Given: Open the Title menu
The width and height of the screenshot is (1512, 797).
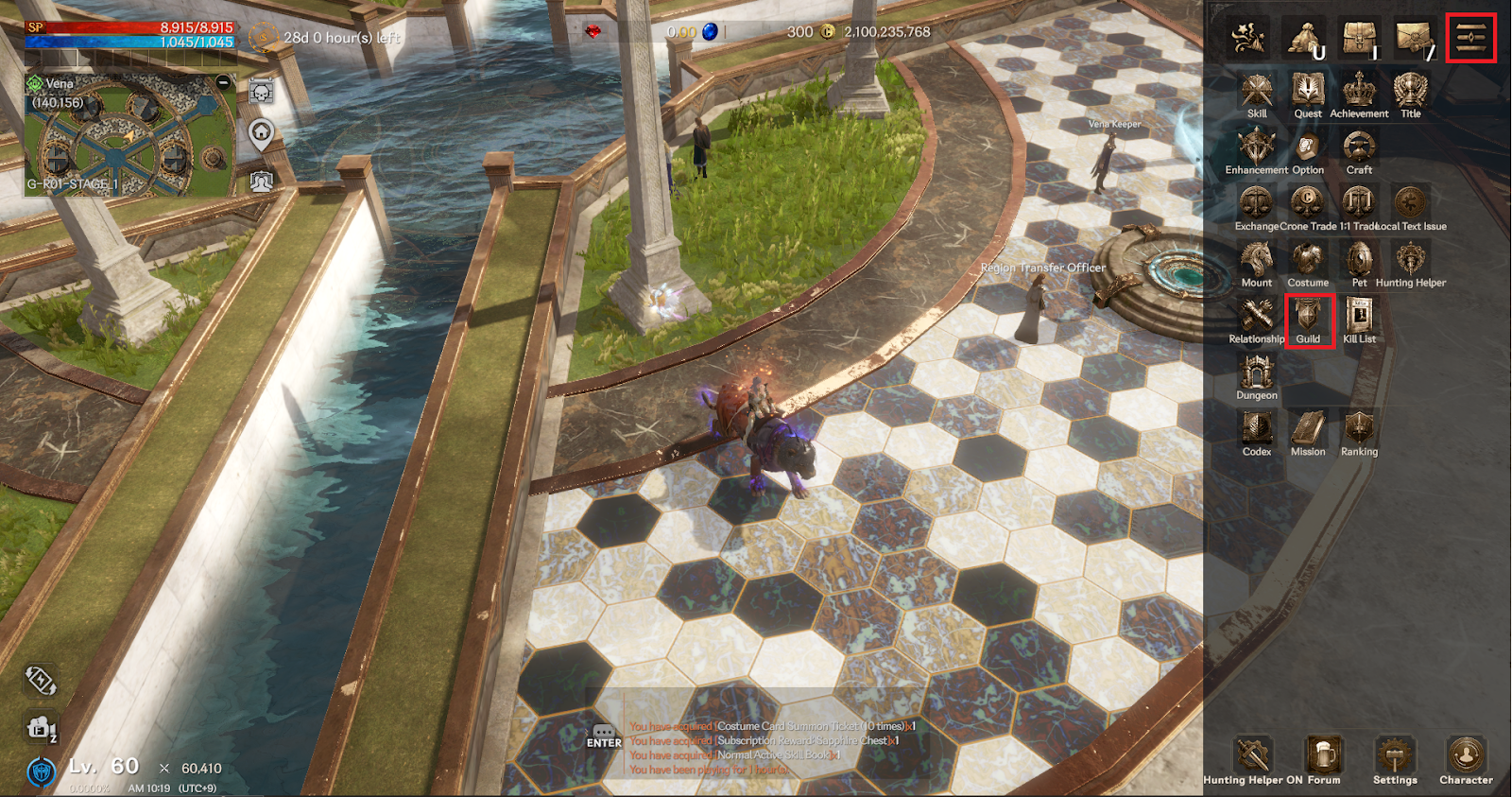Looking at the screenshot, I should tap(1410, 94).
